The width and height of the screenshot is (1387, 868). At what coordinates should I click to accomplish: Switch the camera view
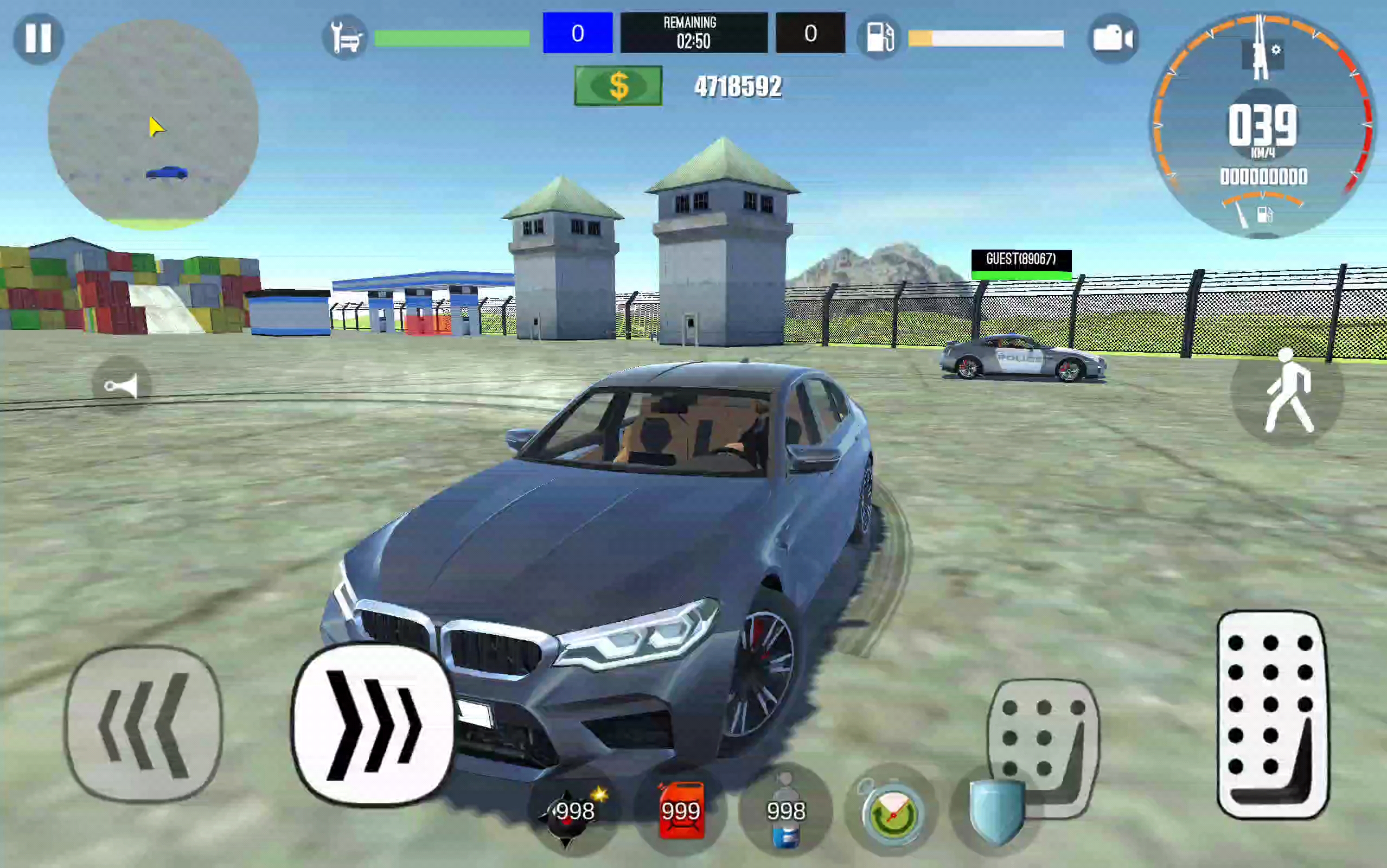click(x=1113, y=39)
